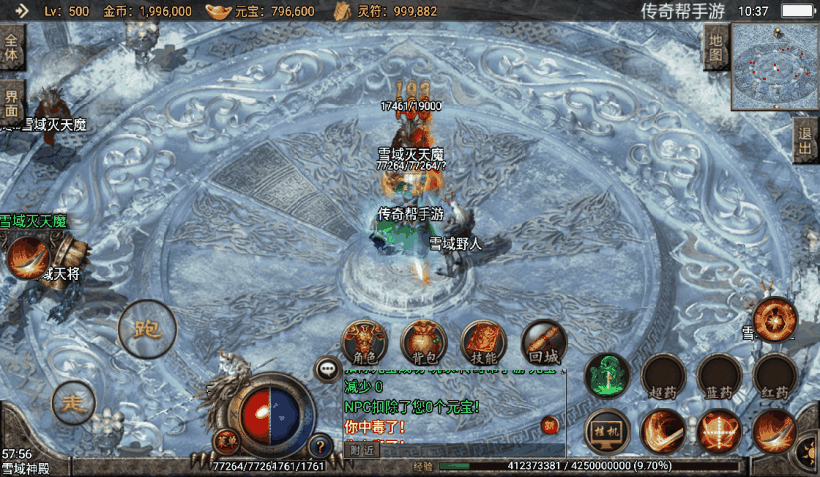This screenshot has height=477, width=820.
Task: Select the 全体 tab on left edge
Action: (x=12, y=47)
